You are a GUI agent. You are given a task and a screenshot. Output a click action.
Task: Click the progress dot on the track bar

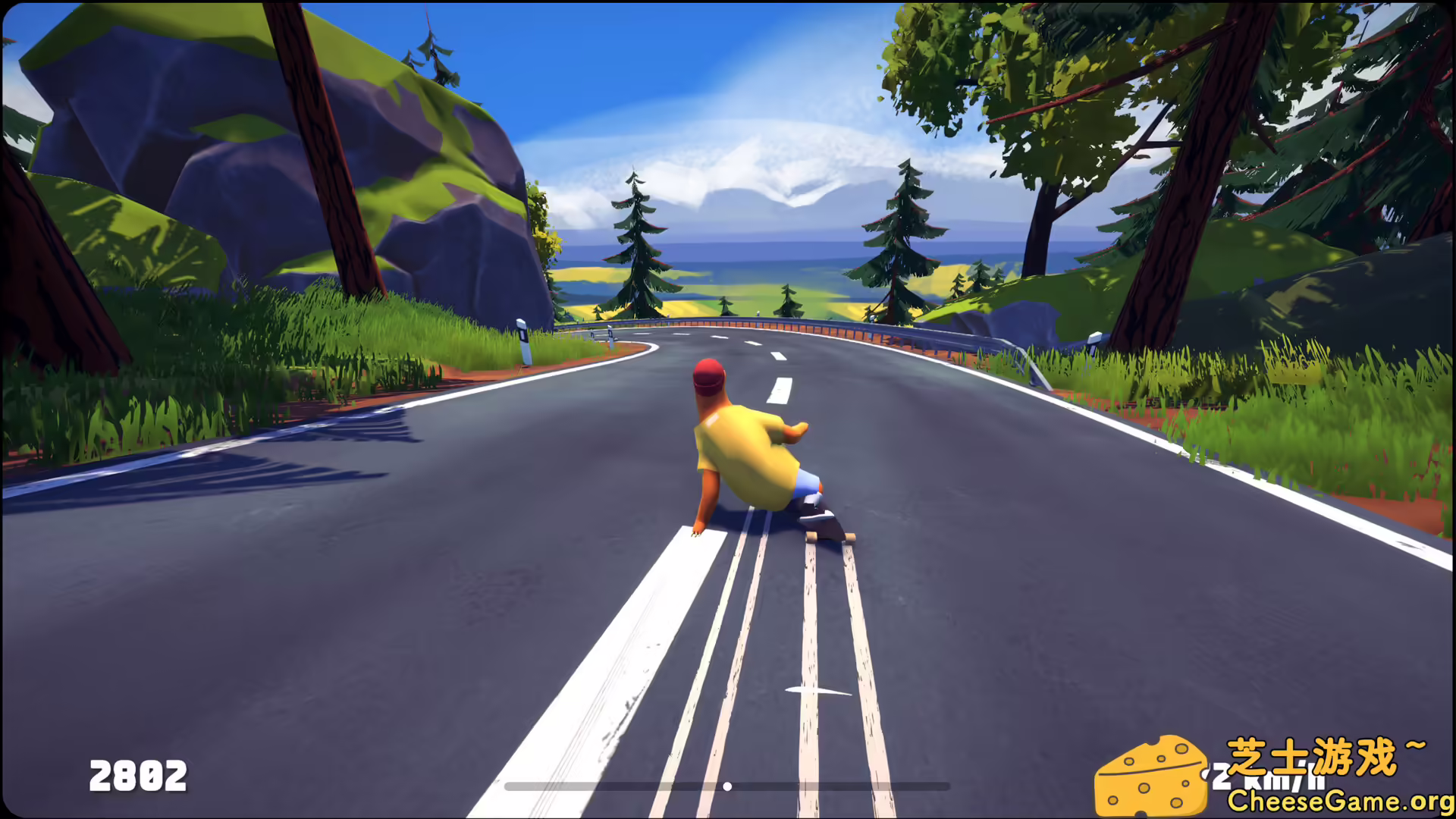pos(727,786)
